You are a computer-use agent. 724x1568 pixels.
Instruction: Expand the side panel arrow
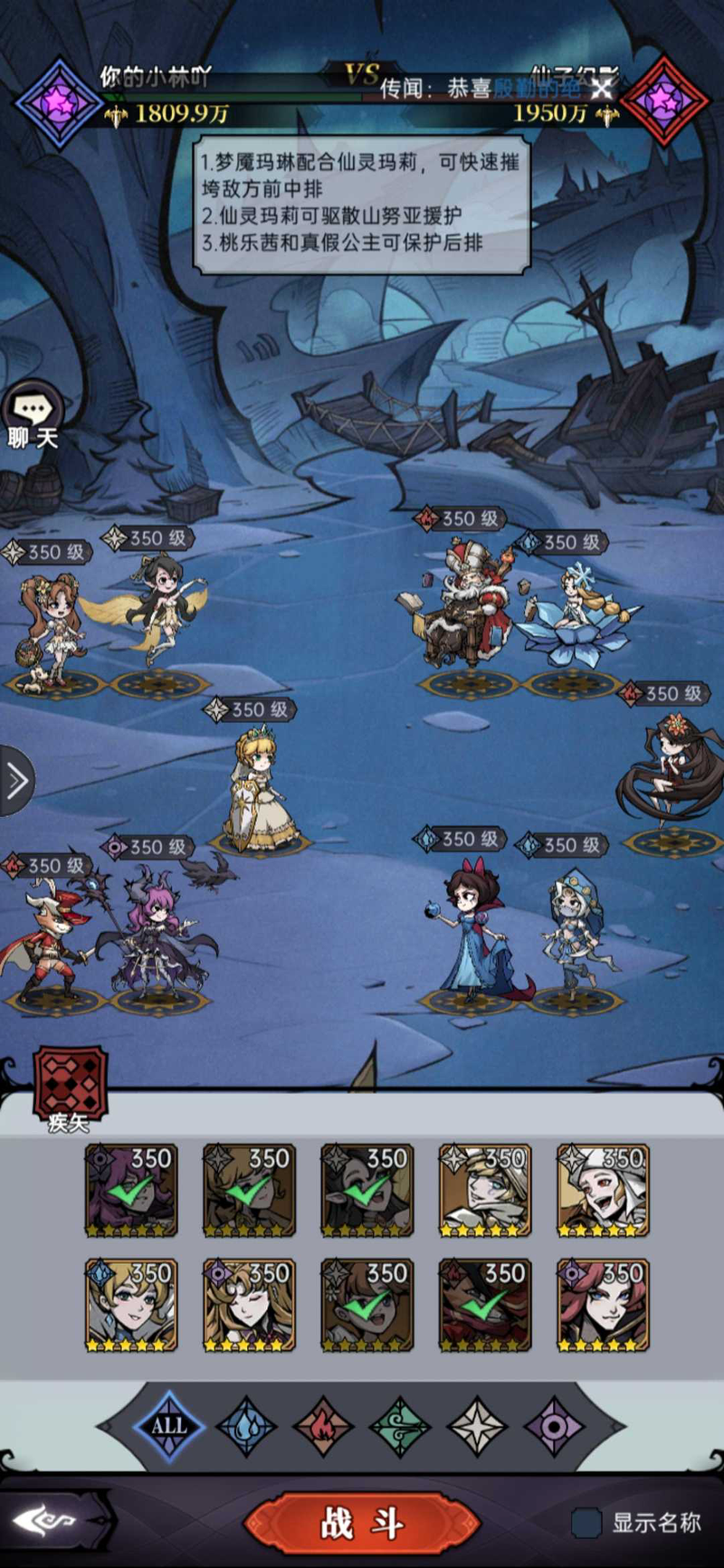16,780
